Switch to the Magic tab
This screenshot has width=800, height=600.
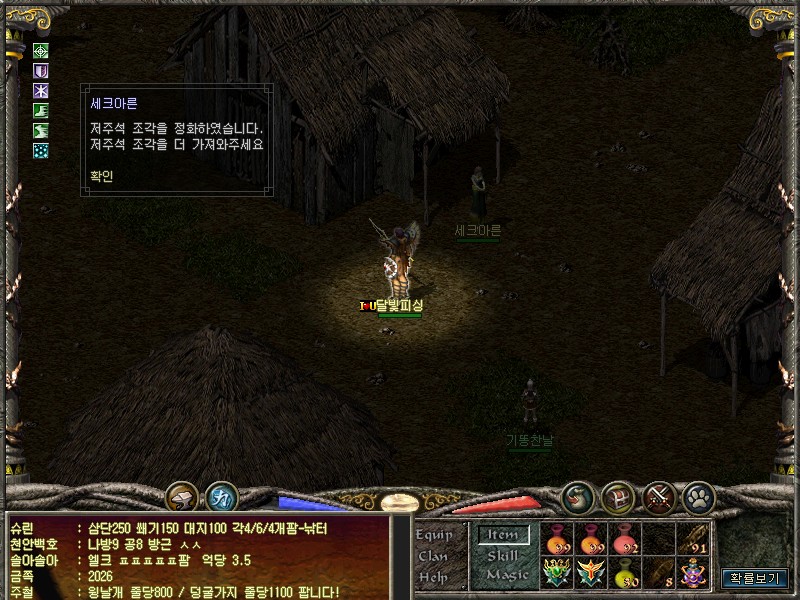[x=507, y=575]
